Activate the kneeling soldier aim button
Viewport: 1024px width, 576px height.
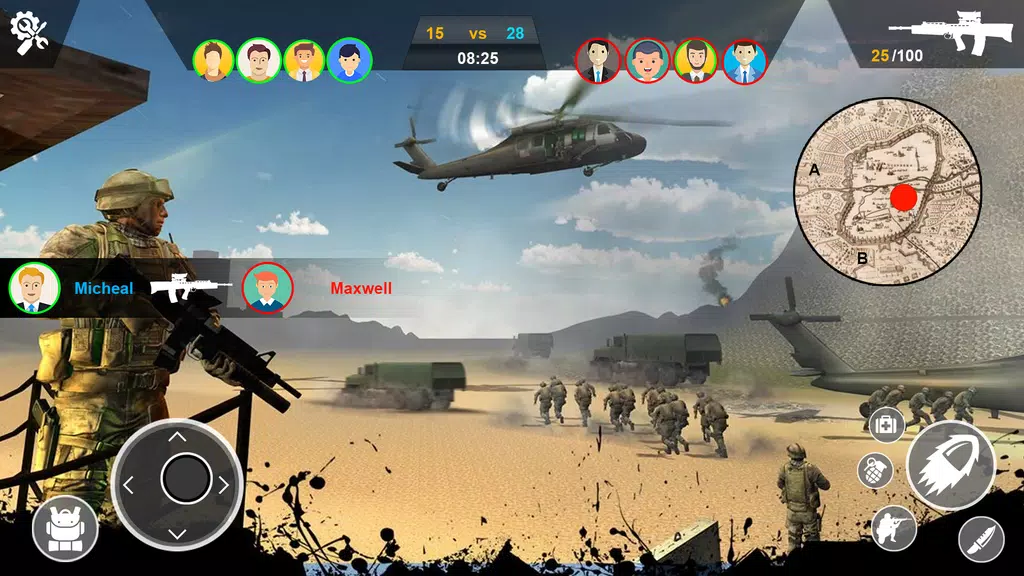[x=895, y=529]
